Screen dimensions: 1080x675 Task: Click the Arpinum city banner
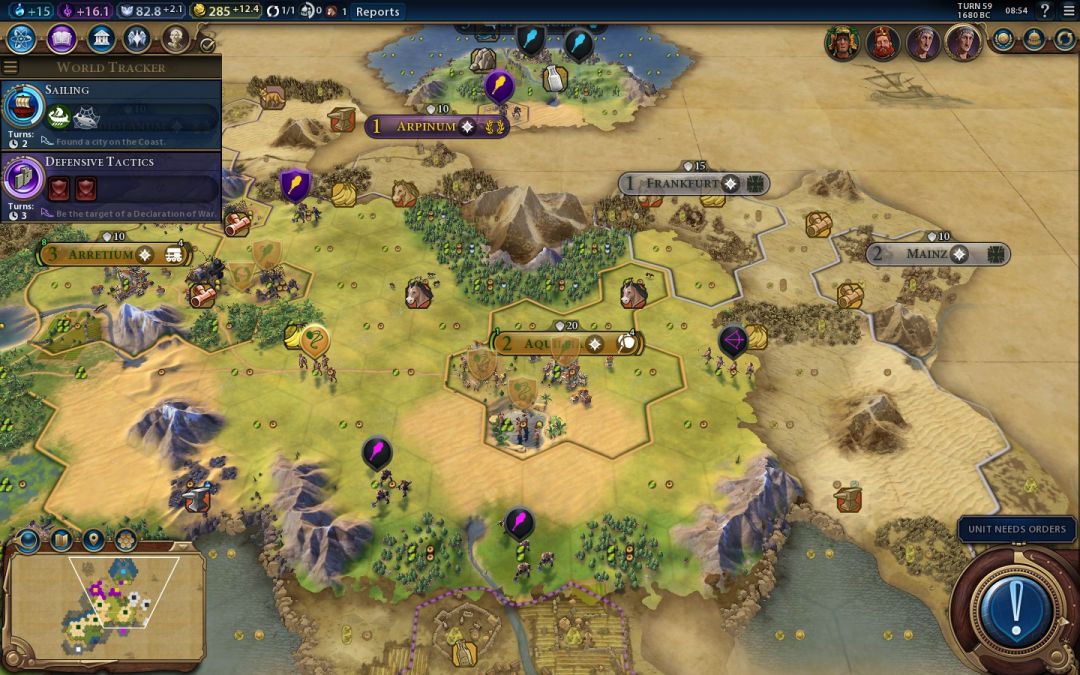pyautogui.click(x=437, y=127)
